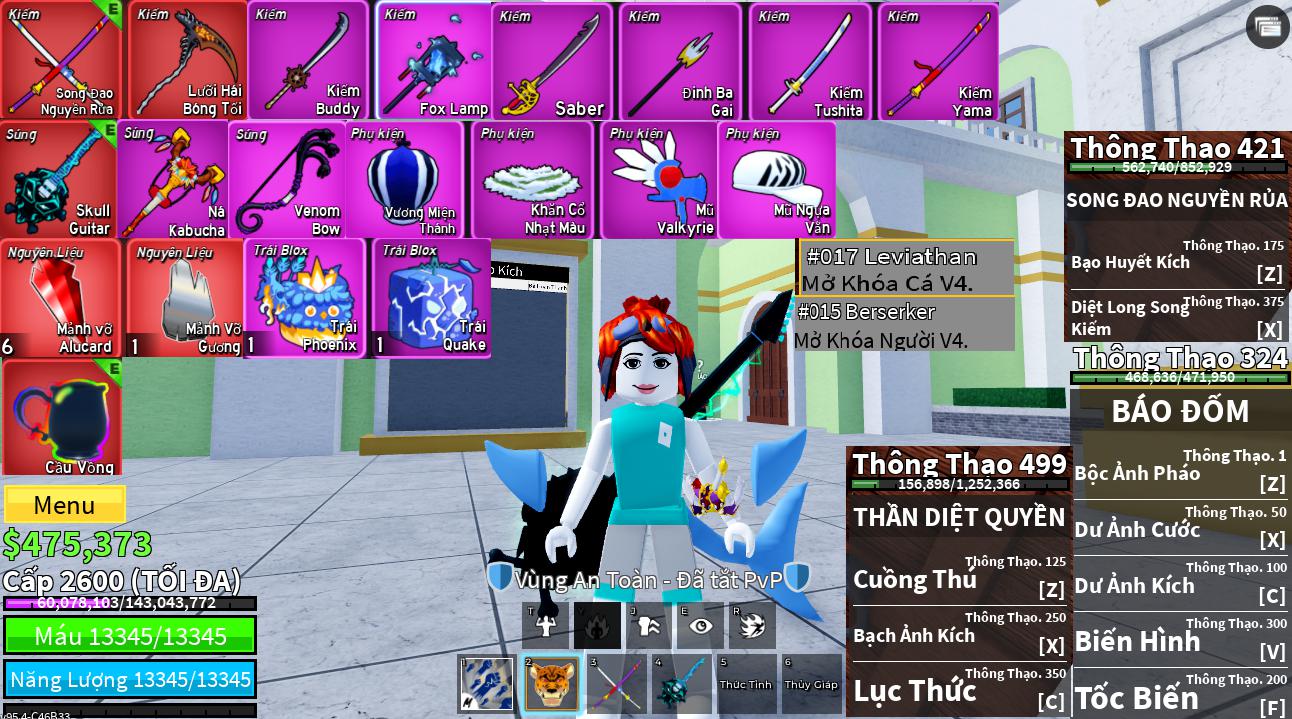Equip the crossed dual swords hotbar slot
Viewport: 1292px width, 719px height.
tap(615, 684)
